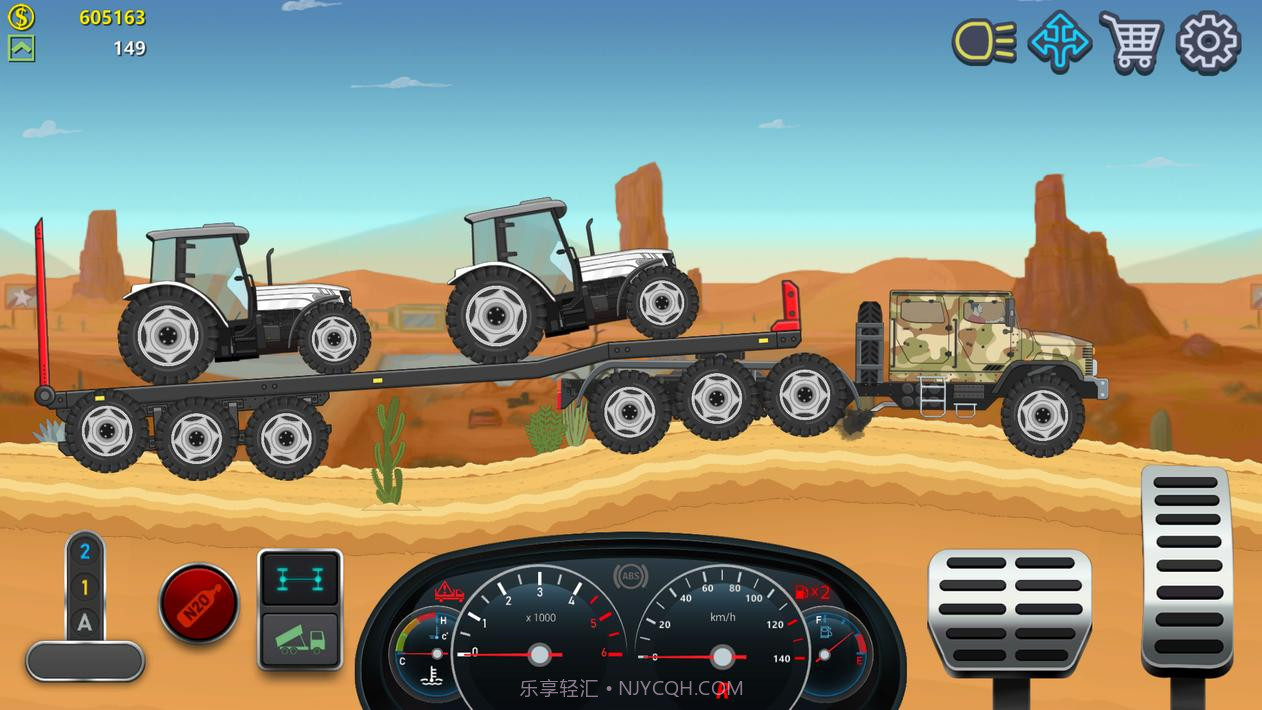This screenshot has height=710, width=1262.
Task: Set gear selector to A automatic
Action: click(85, 623)
